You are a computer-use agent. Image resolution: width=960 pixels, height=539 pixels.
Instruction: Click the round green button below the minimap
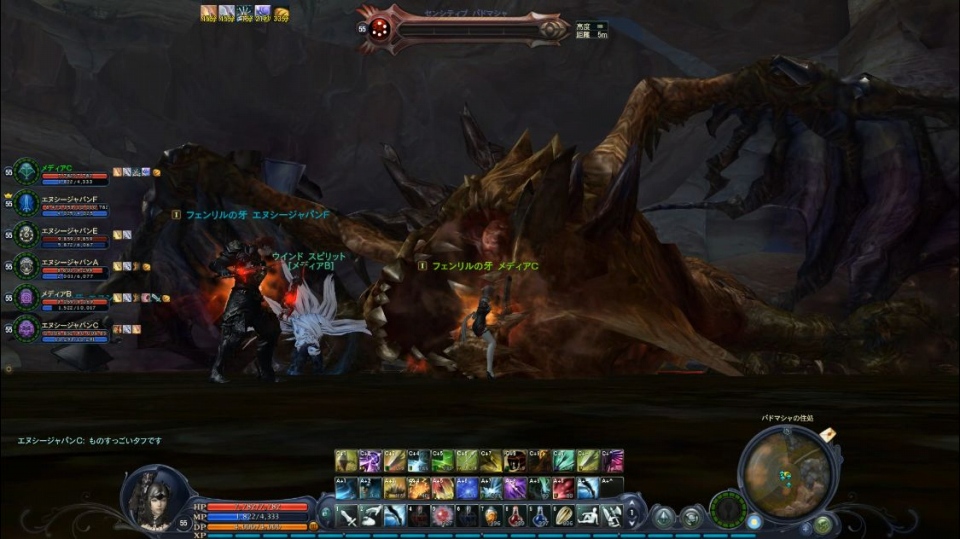pyautogui.click(x=822, y=523)
